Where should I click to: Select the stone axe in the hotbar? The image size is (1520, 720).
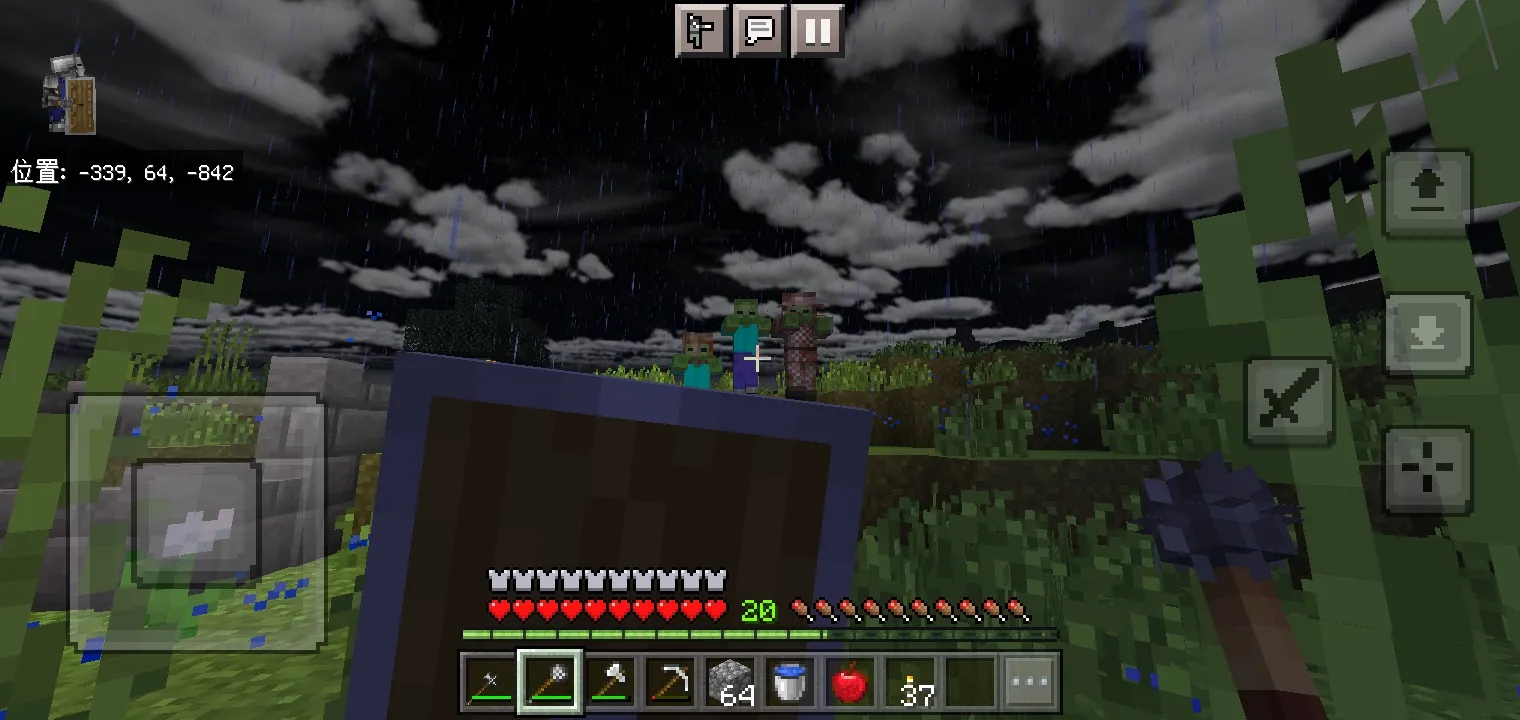[x=610, y=682]
